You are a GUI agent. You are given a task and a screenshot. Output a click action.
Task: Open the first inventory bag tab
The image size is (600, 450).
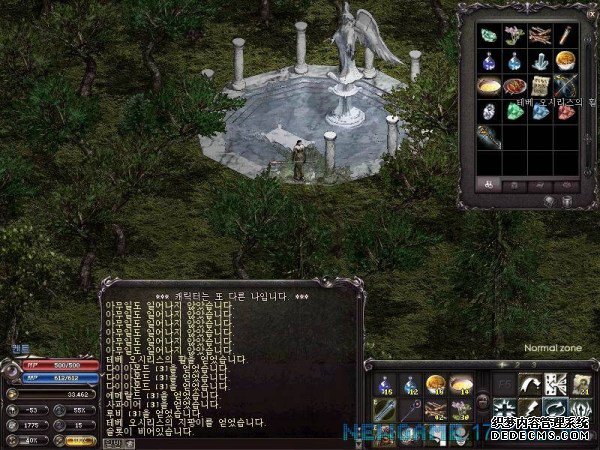(487, 184)
